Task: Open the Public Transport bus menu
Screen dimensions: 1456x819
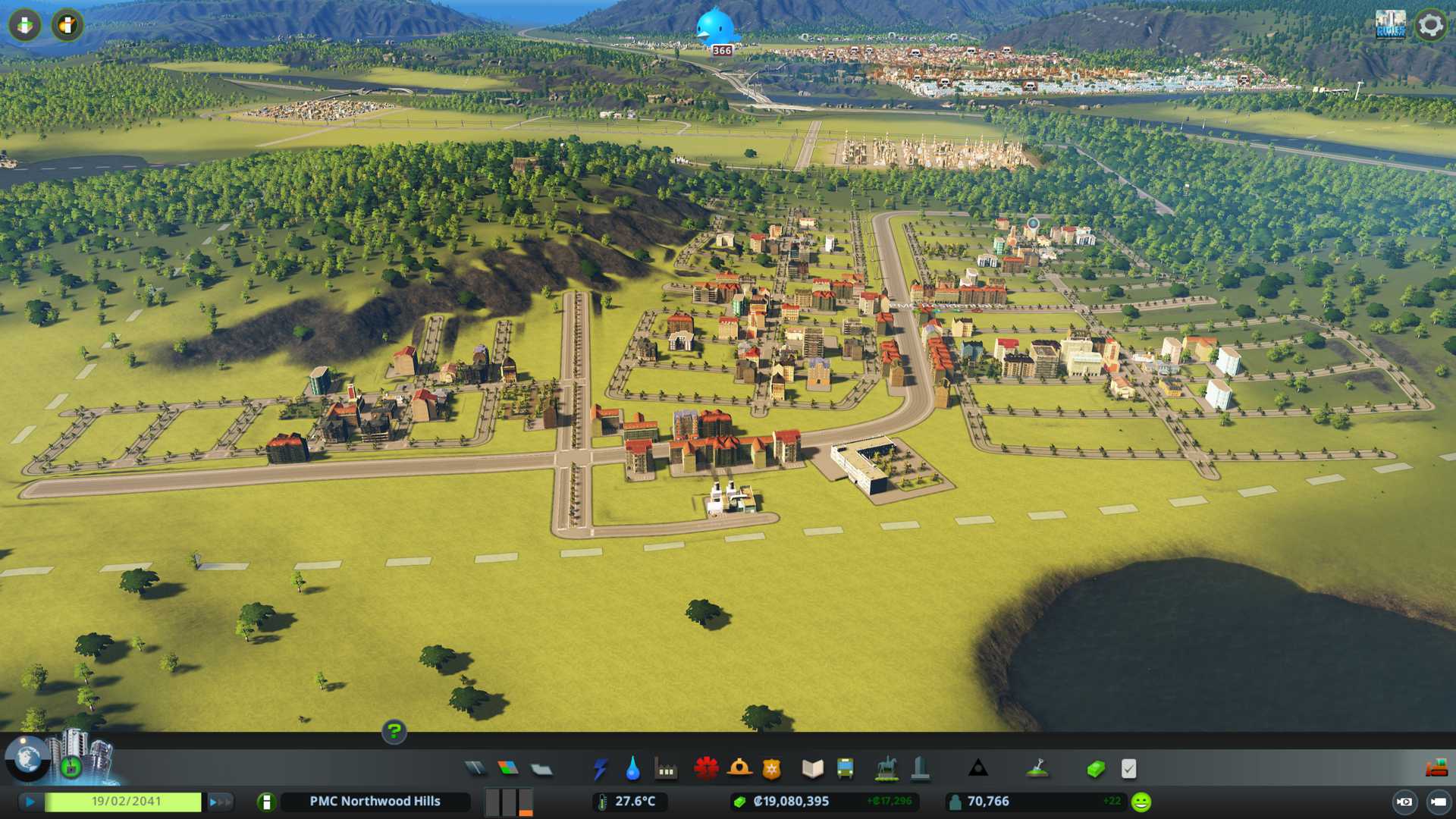Action: click(x=845, y=769)
